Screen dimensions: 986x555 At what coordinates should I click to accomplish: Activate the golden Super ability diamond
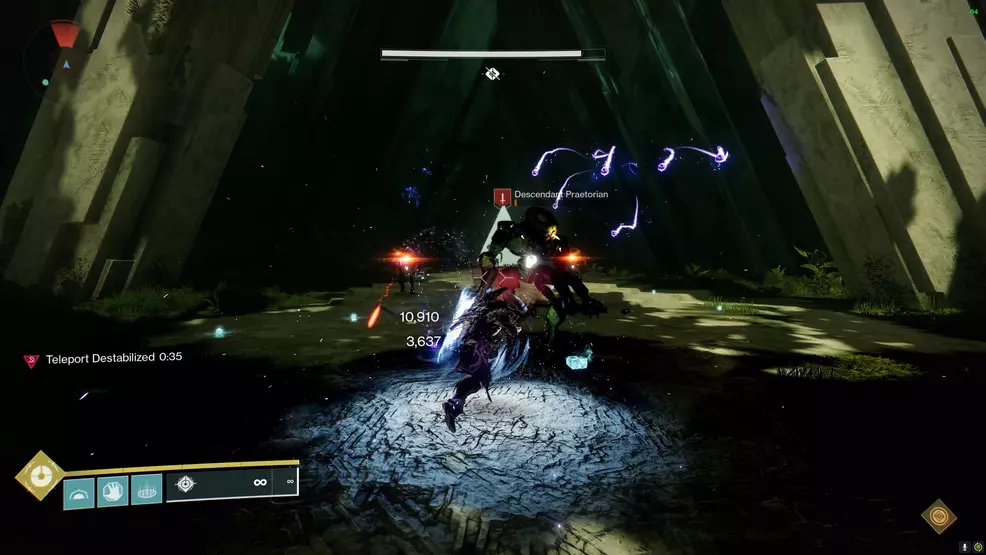tap(40, 475)
